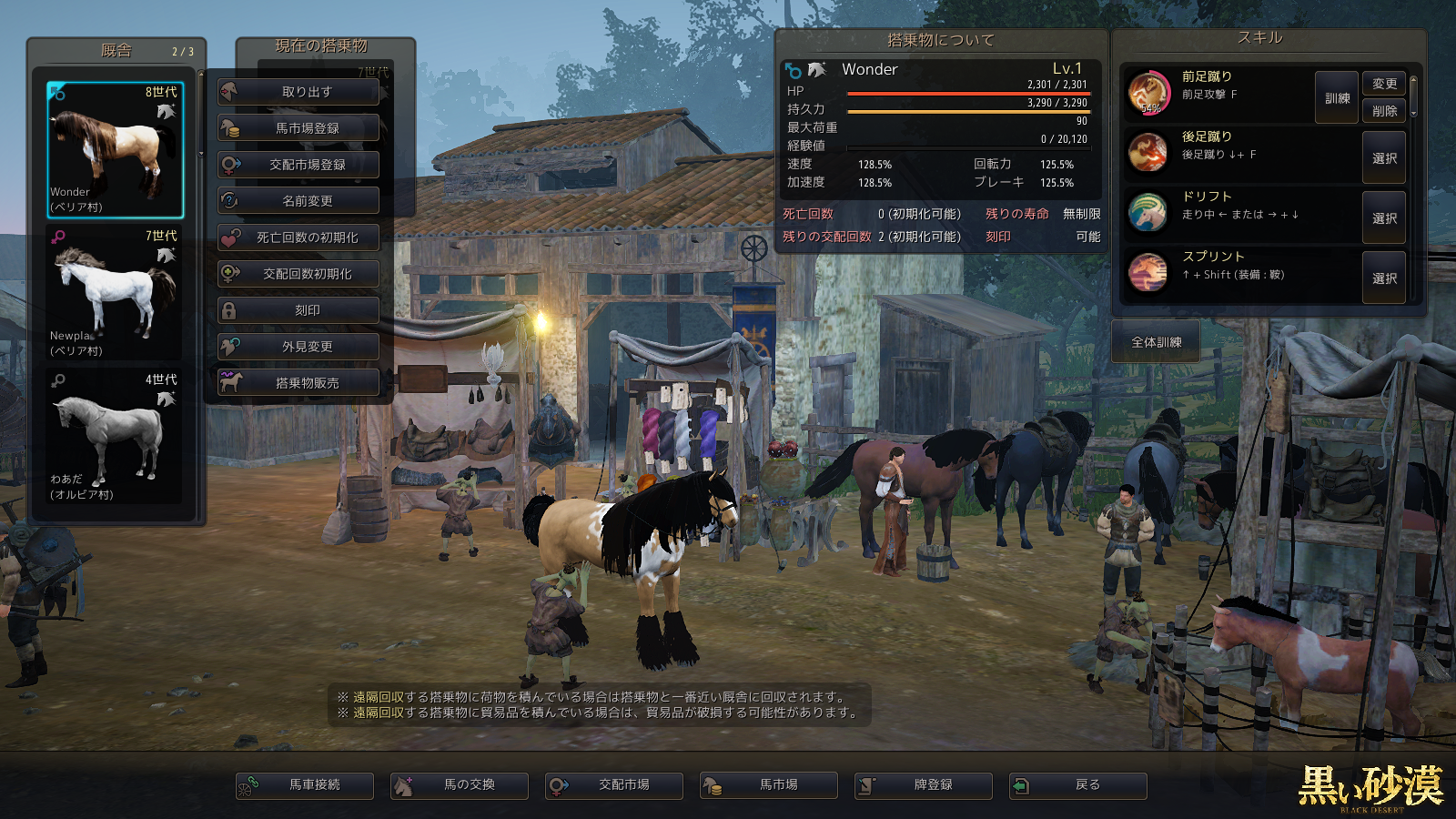Image resolution: width=1456 pixels, height=819 pixels.
Task: Click 交配回数初期化 to reset breeding count
Action: 298,274
